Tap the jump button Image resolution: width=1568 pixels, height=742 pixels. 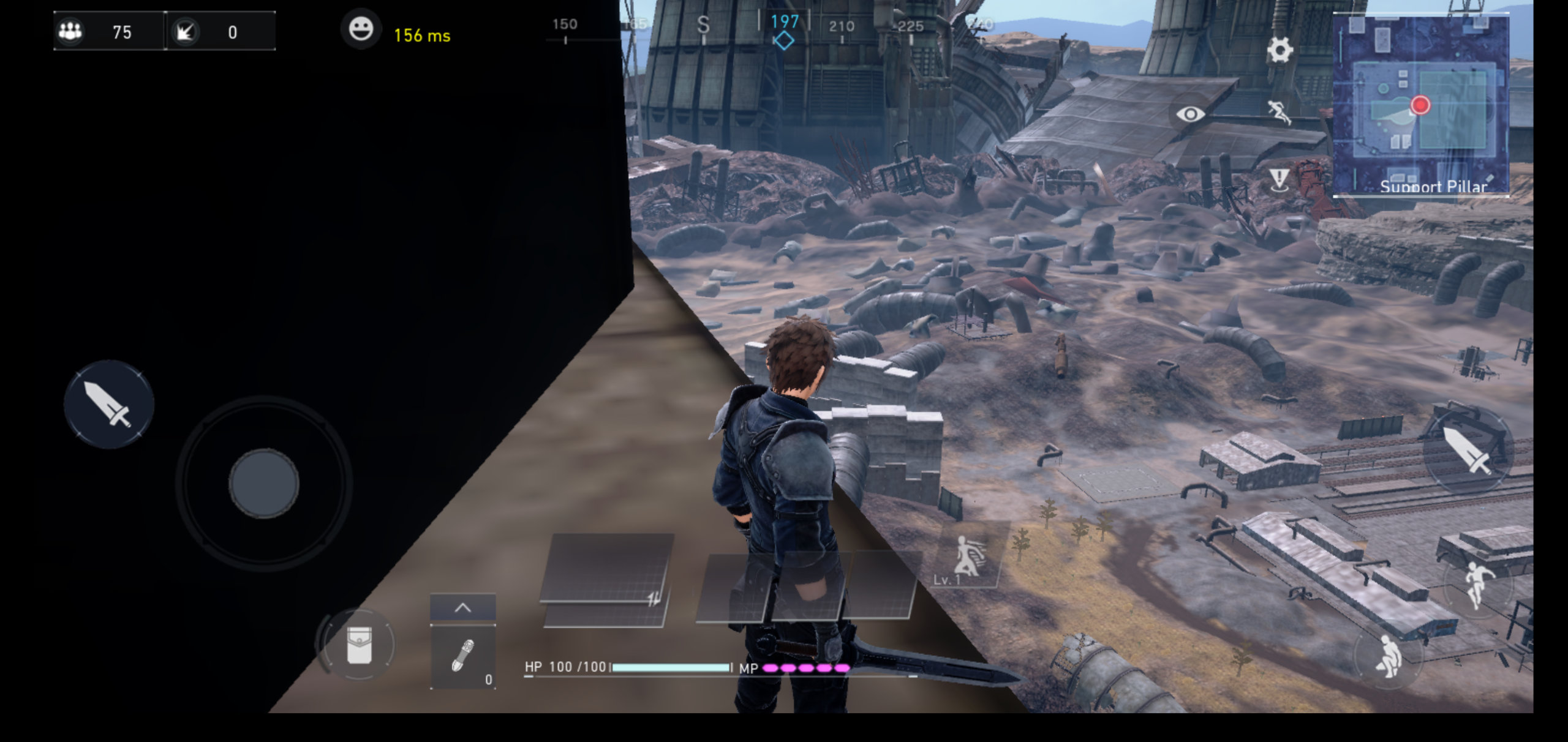(1478, 584)
